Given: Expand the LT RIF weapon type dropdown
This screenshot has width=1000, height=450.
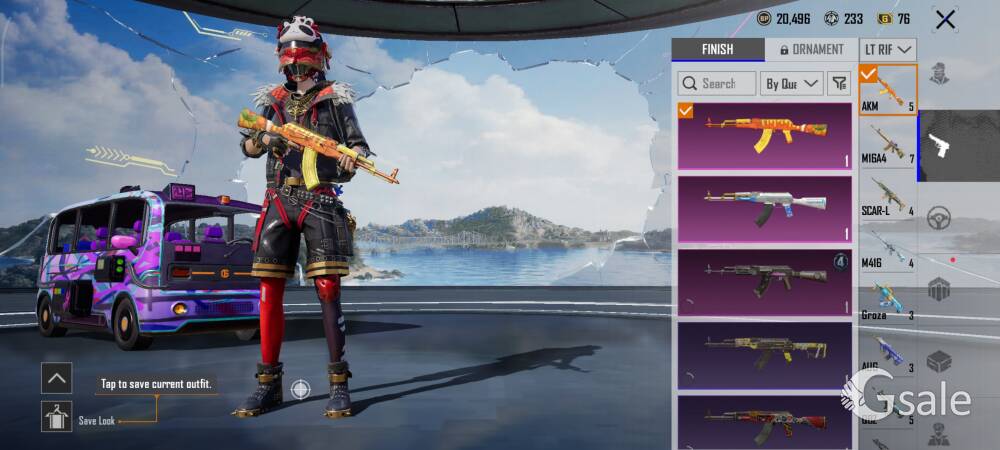Looking at the screenshot, I should click(888, 49).
